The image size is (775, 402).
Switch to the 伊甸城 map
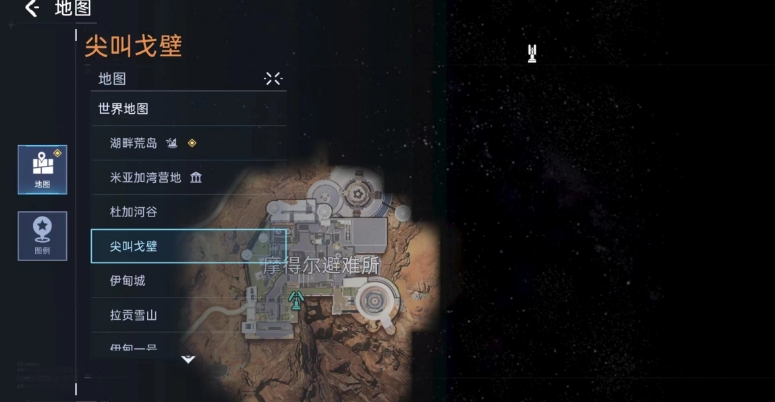128,281
